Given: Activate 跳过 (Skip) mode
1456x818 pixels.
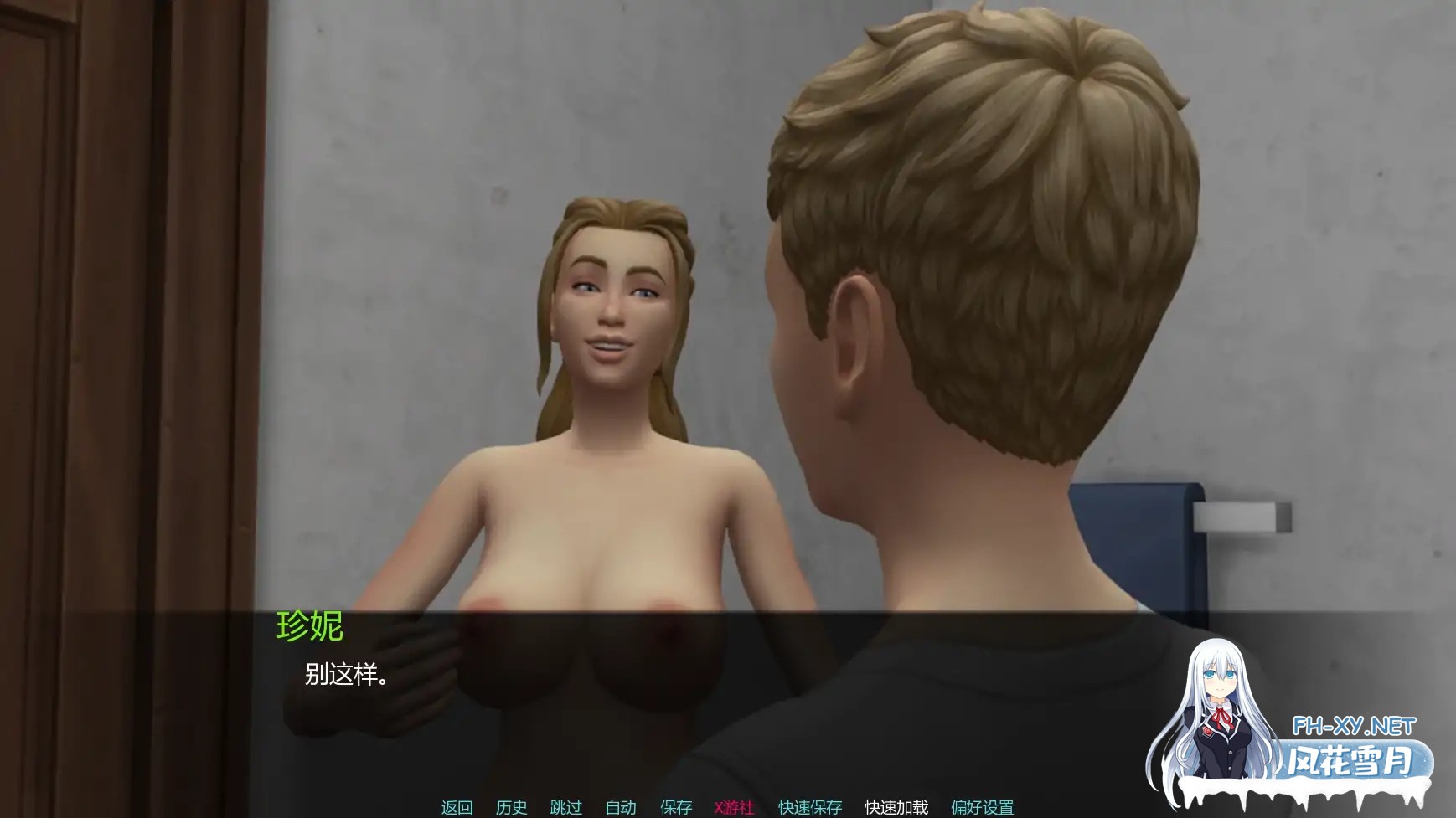Looking at the screenshot, I should tap(565, 807).
